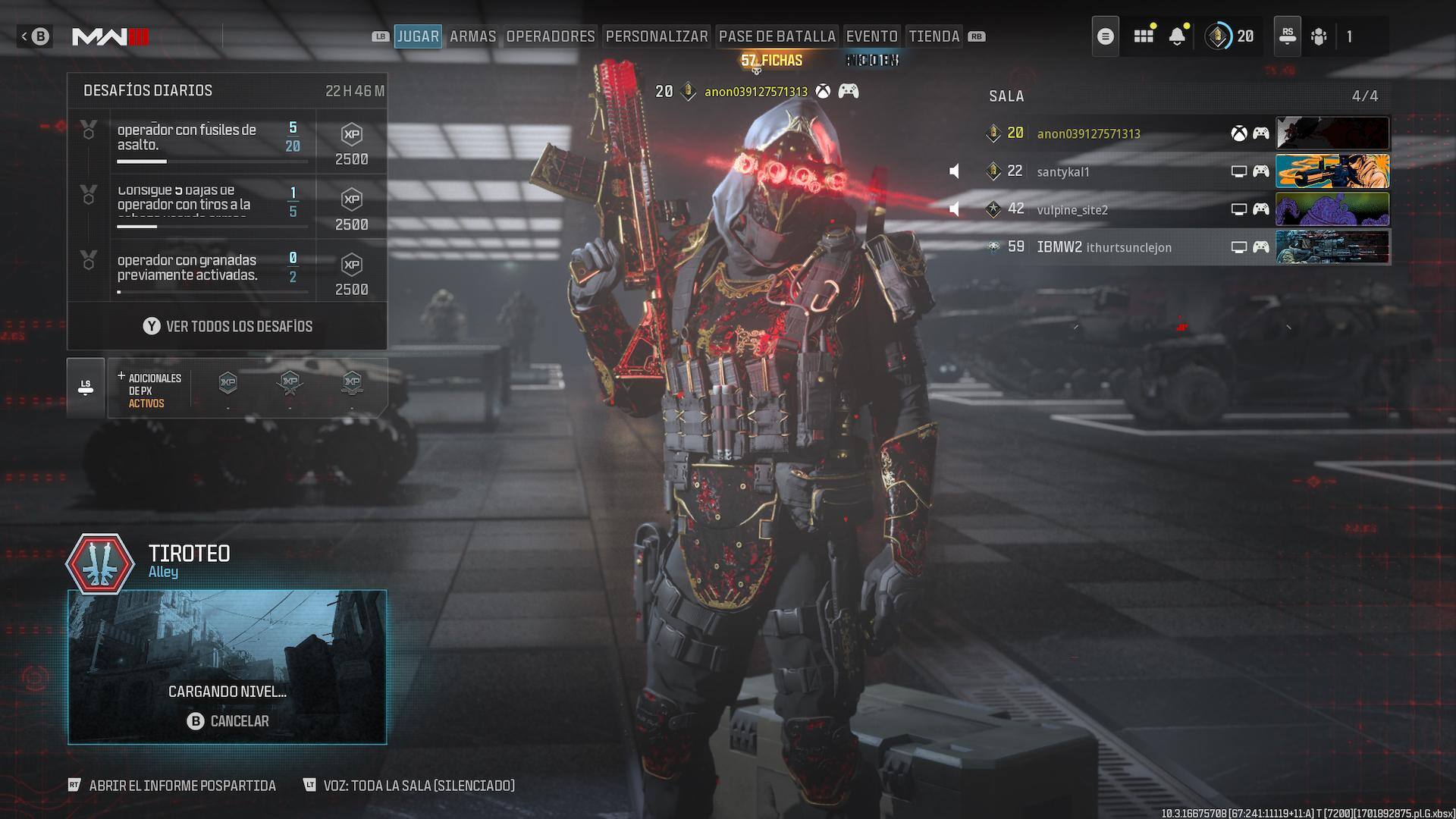1456x819 pixels.
Task: Go to the OPERADORES tab
Action: tap(551, 36)
